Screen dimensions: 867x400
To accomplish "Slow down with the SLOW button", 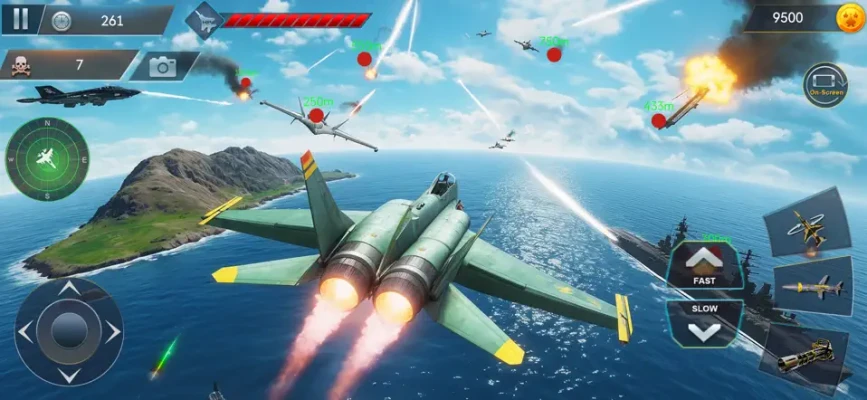I will click(x=704, y=322).
